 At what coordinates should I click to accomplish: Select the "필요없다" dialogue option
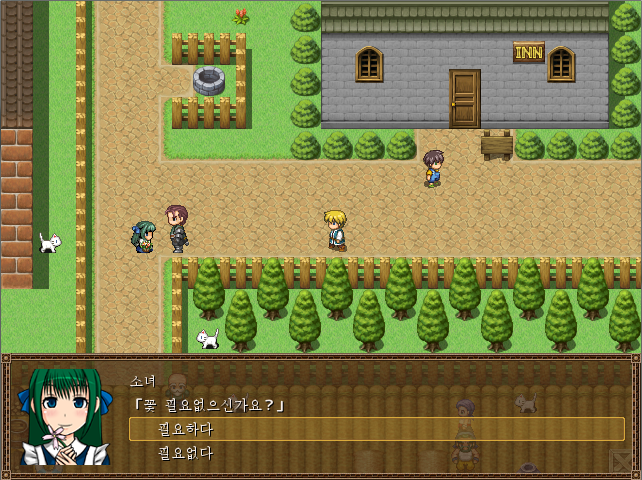pos(186,453)
